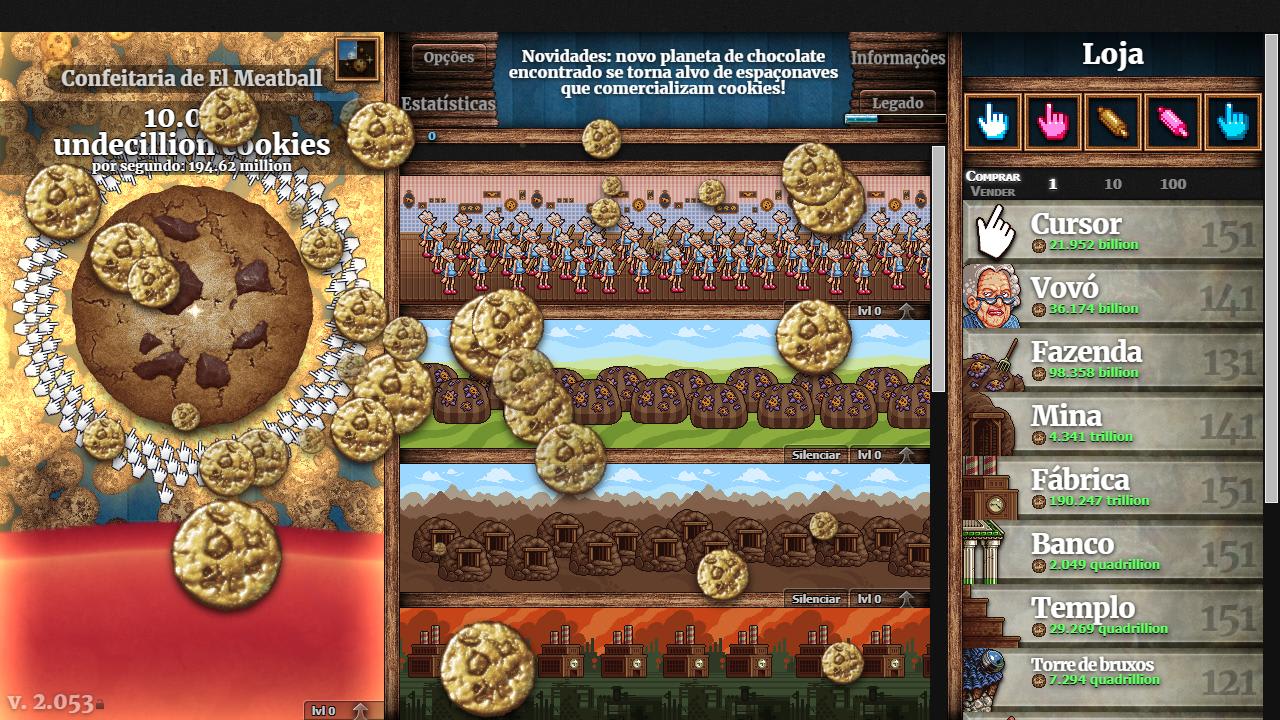Click the Legado button
The width and height of the screenshot is (1280, 720).
pos(900,103)
